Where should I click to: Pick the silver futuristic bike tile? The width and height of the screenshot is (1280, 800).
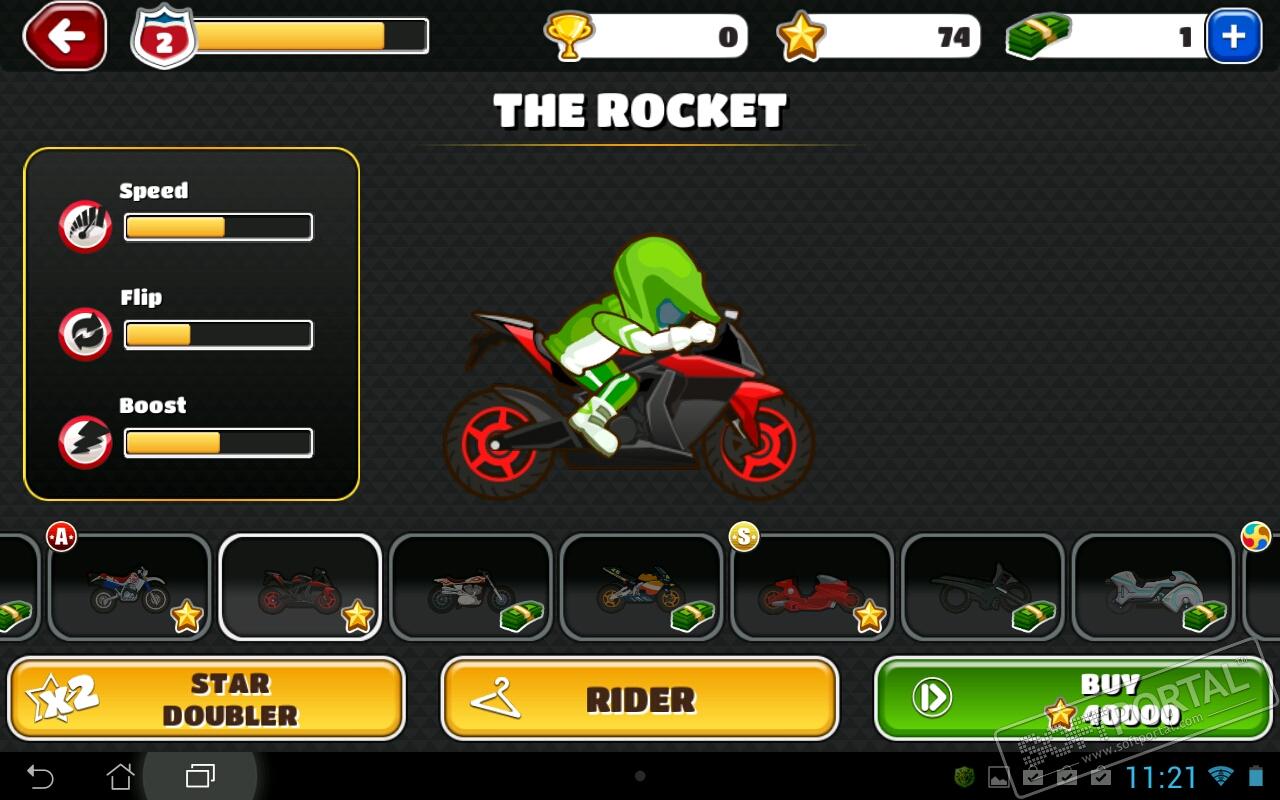click(x=1154, y=587)
